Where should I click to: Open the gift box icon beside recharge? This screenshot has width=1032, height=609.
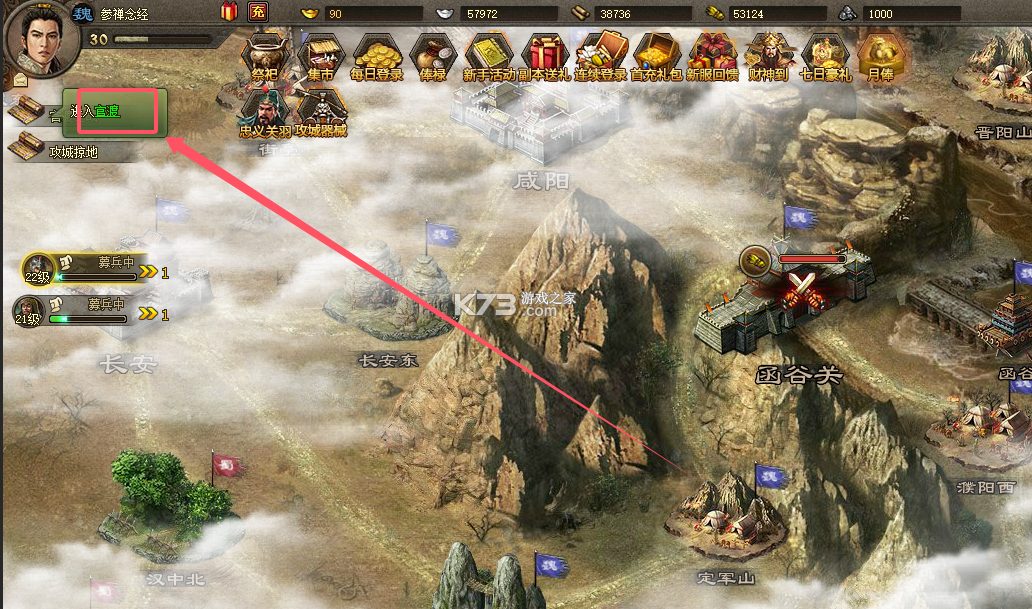point(229,13)
